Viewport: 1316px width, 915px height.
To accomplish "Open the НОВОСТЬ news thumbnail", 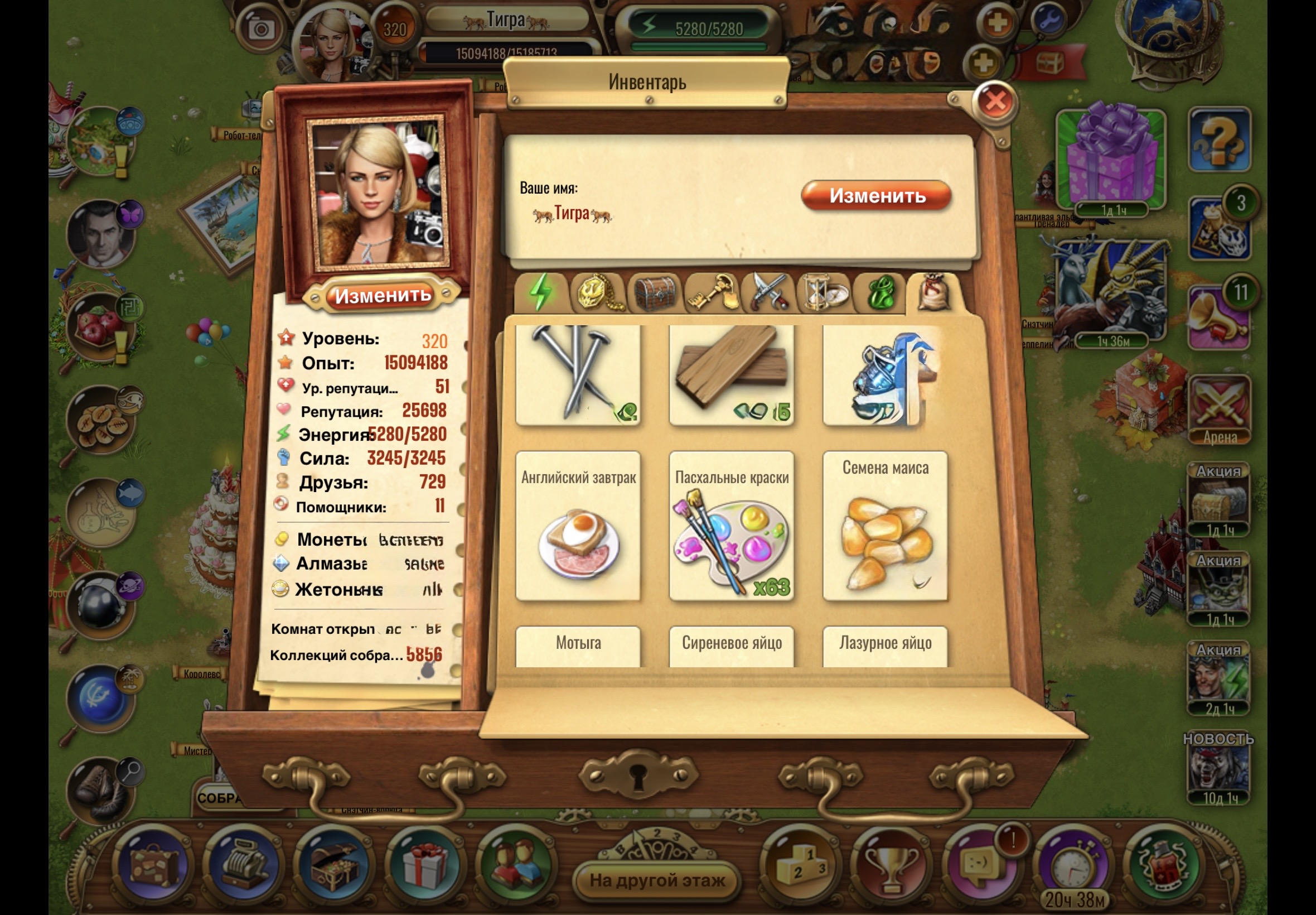I will point(1220,769).
